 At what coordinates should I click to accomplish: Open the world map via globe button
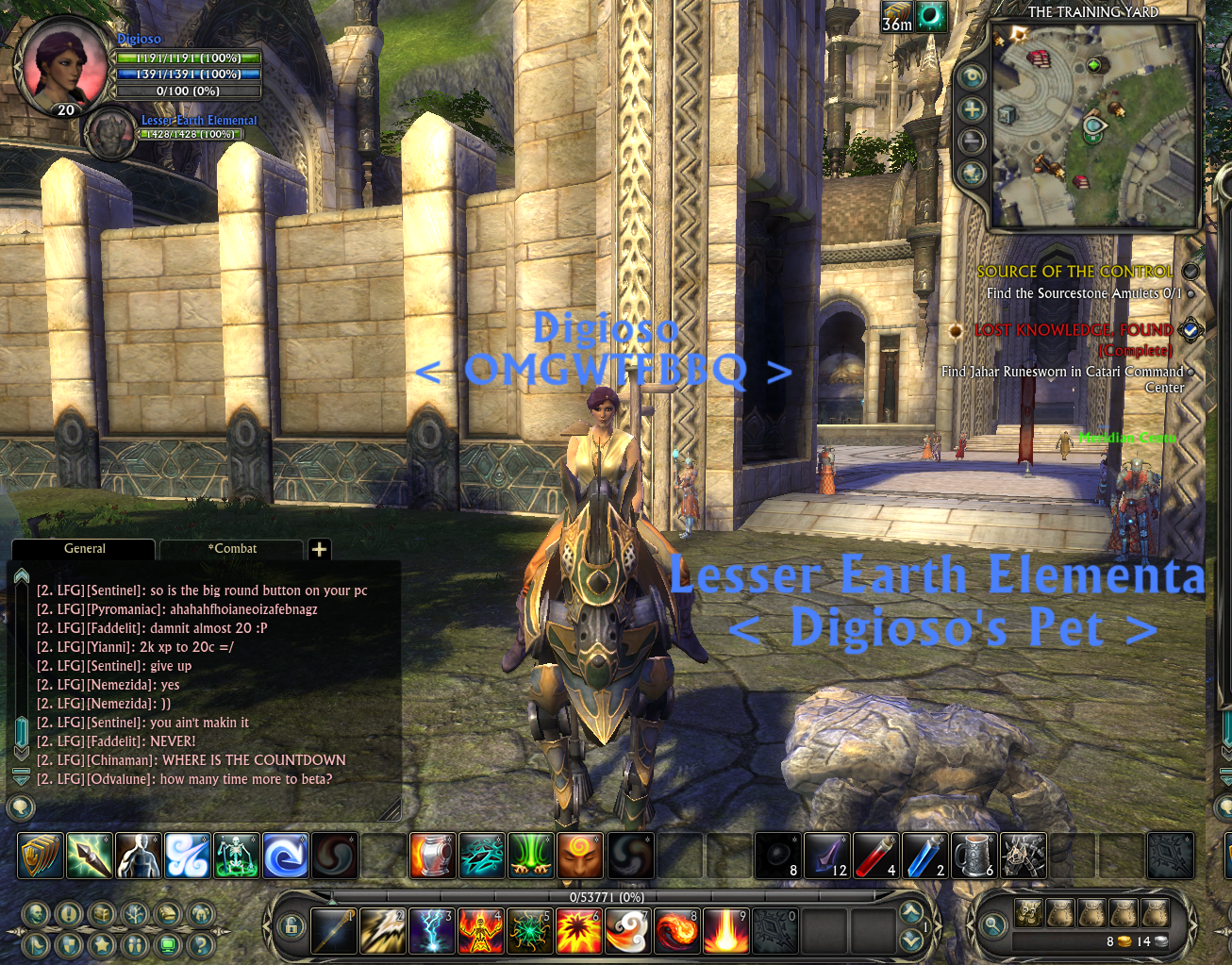pos(972,174)
